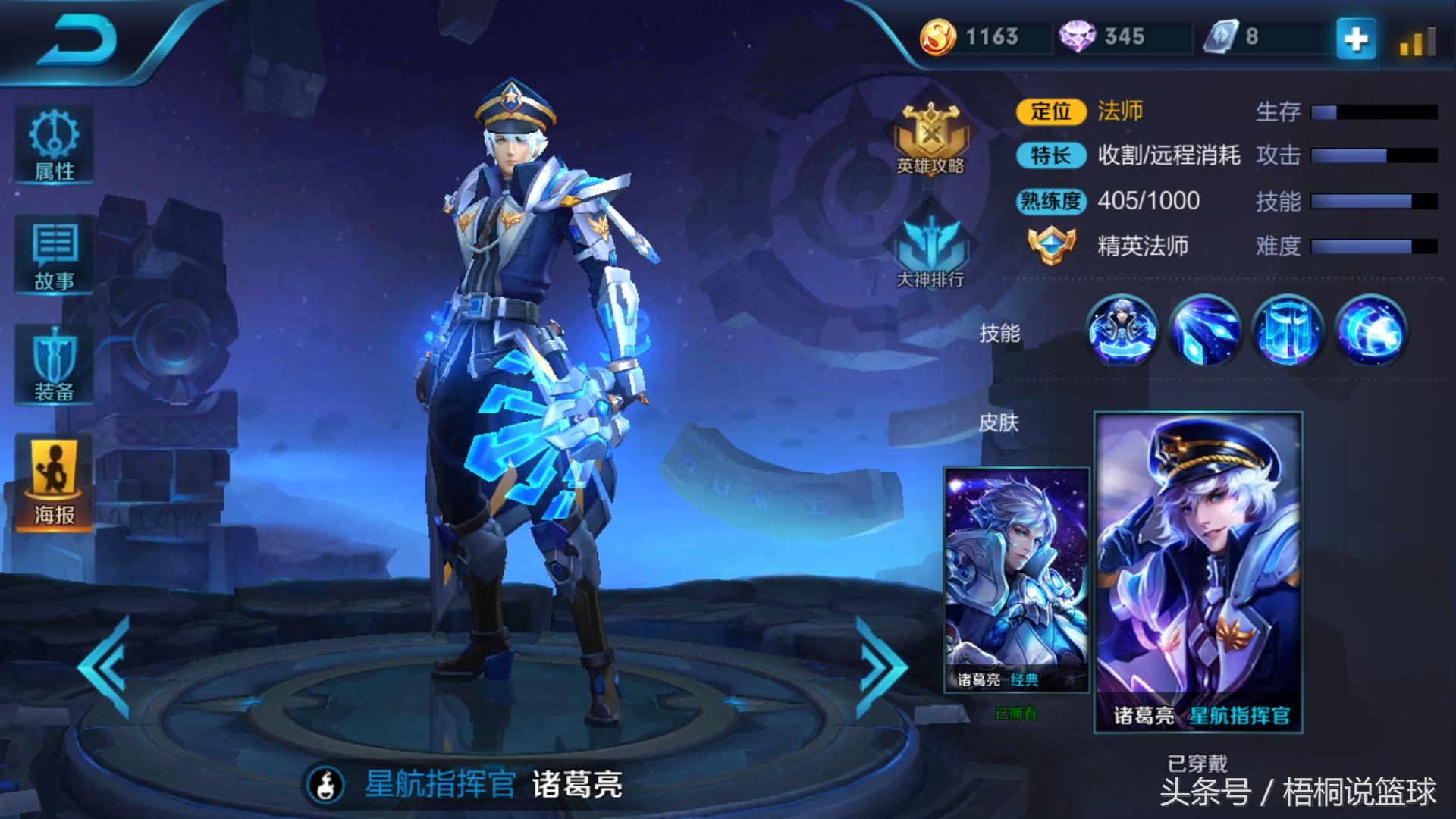This screenshot has width=1456, height=819.
Task: Click the round icon beside 星航指挥官 name
Action: tap(327, 785)
